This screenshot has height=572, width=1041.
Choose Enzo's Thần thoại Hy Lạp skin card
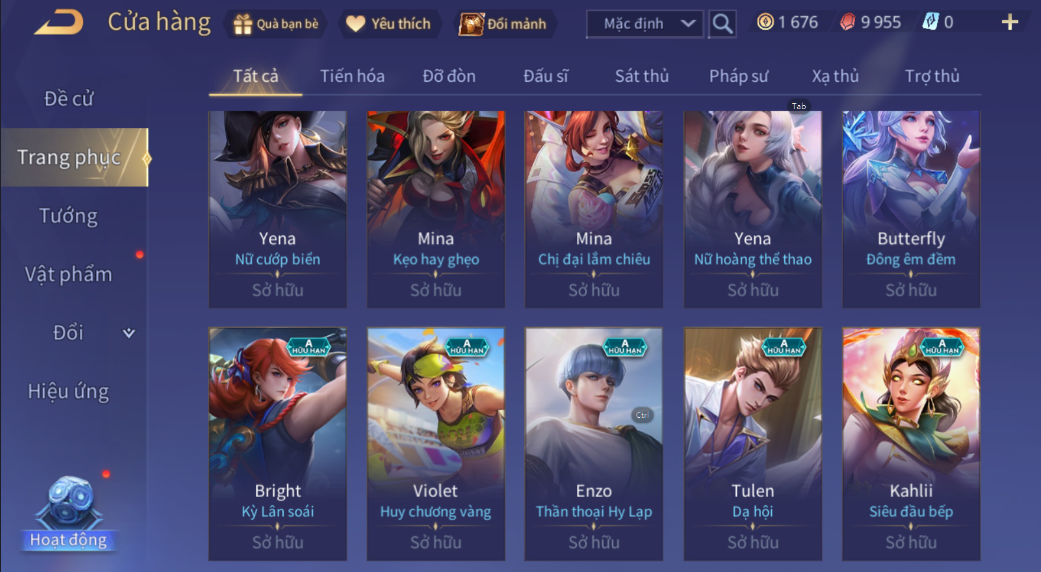594,444
